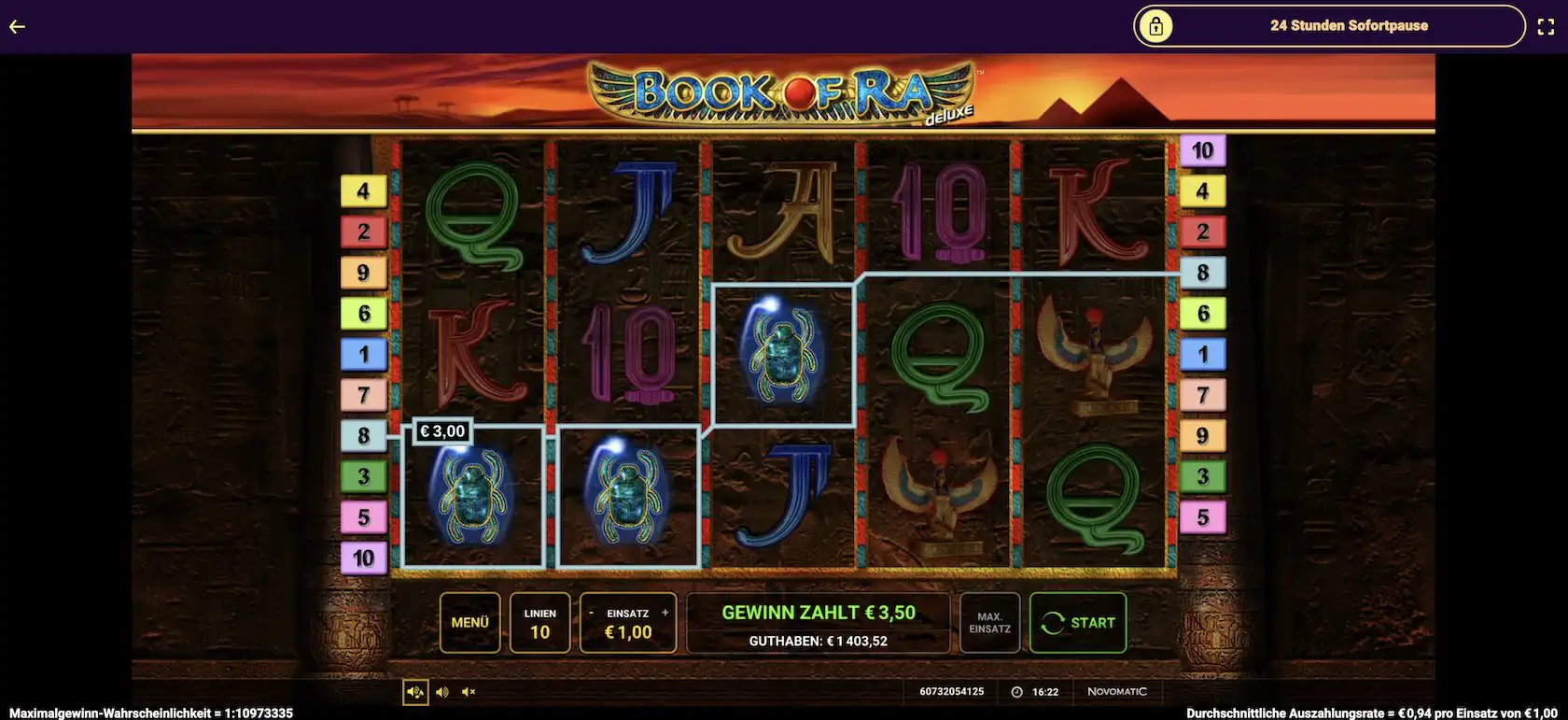
Task: Select the middle speaker volume icon
Action: pos(441,691)
